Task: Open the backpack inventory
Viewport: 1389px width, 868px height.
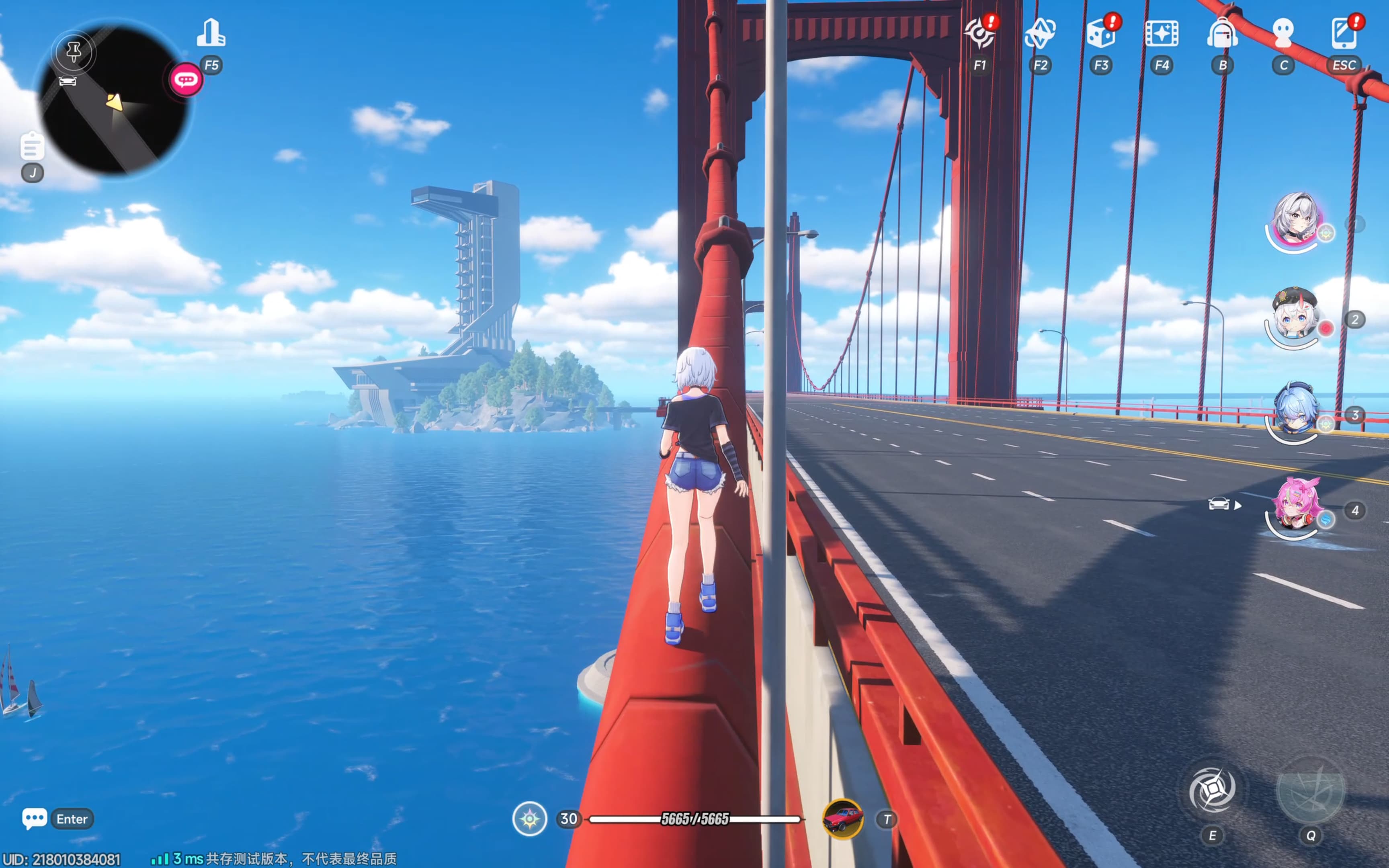Action: (x=1223, y=33)
